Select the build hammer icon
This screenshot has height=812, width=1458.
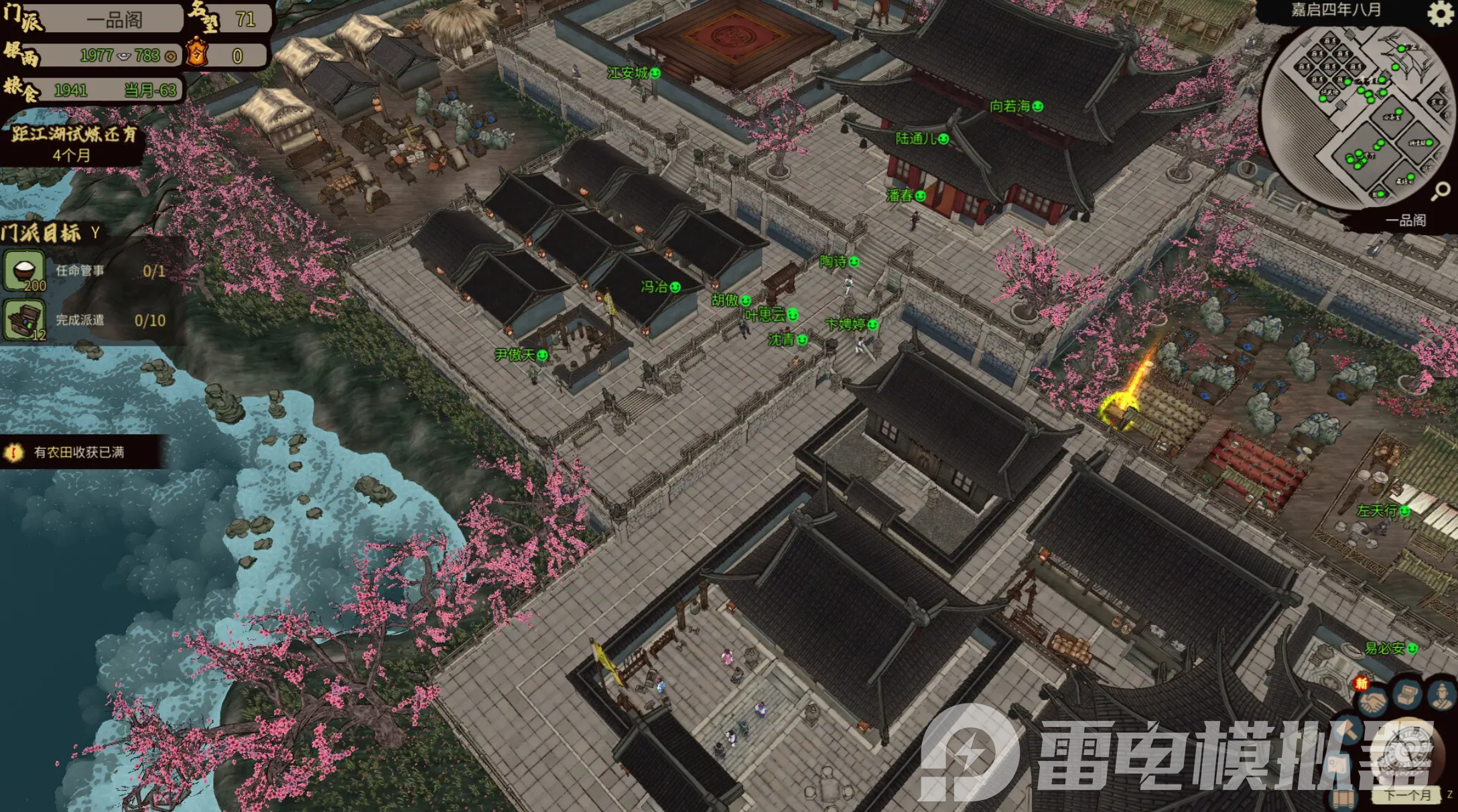[x=1347, y=730]
